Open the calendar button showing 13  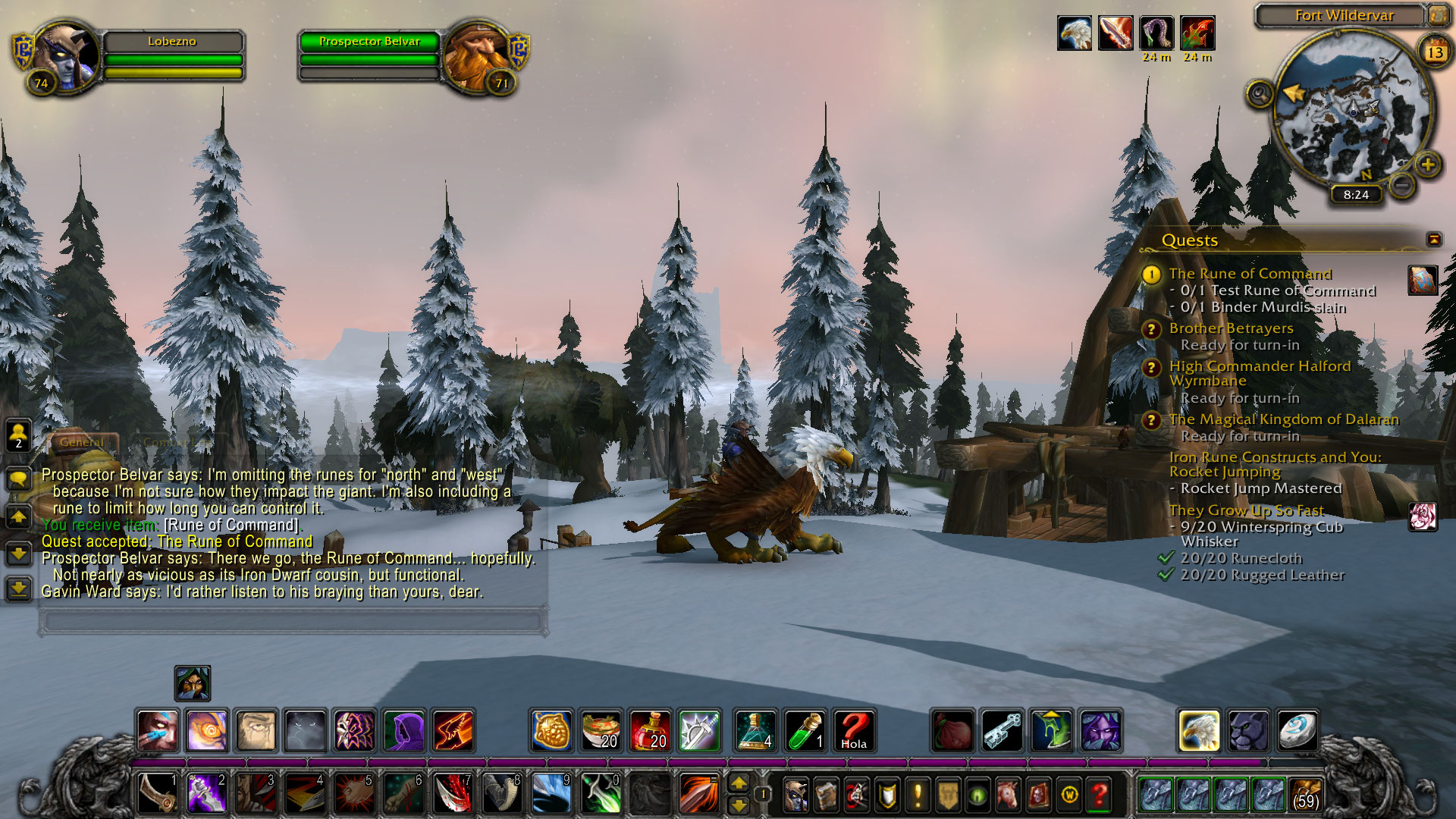point(1434,52)
